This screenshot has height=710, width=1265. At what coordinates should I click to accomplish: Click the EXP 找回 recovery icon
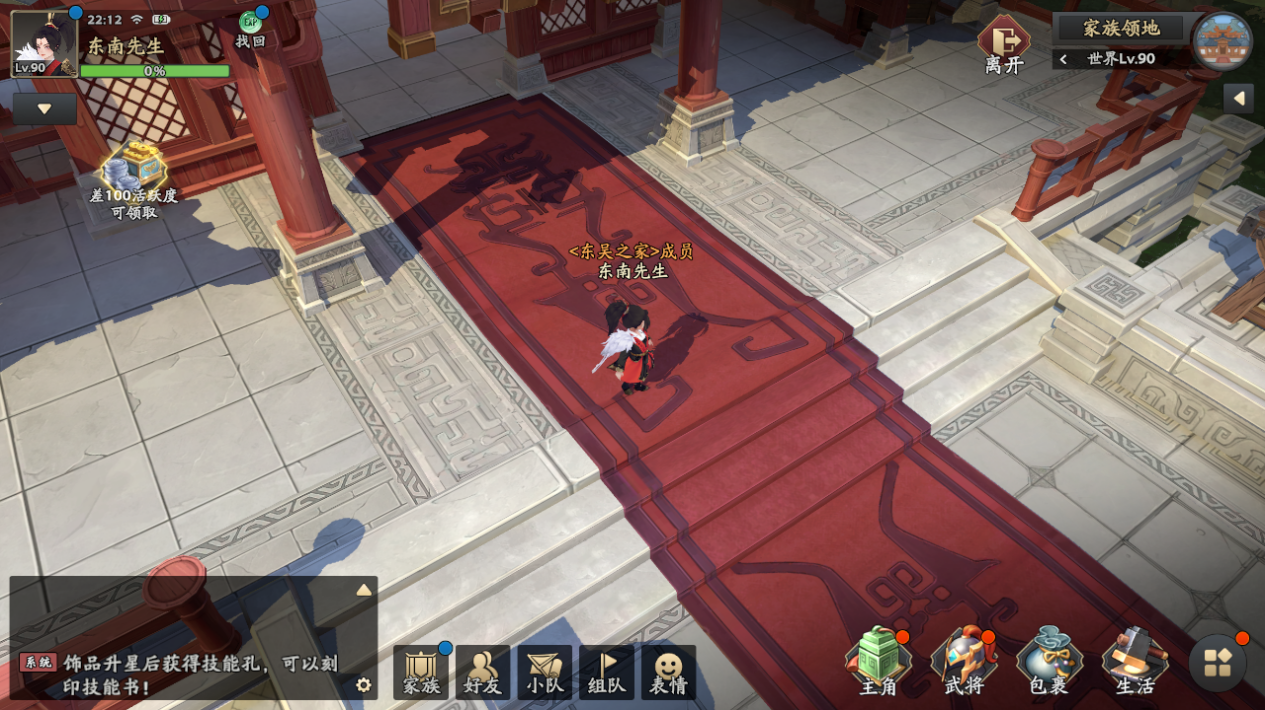pos(250,28)
